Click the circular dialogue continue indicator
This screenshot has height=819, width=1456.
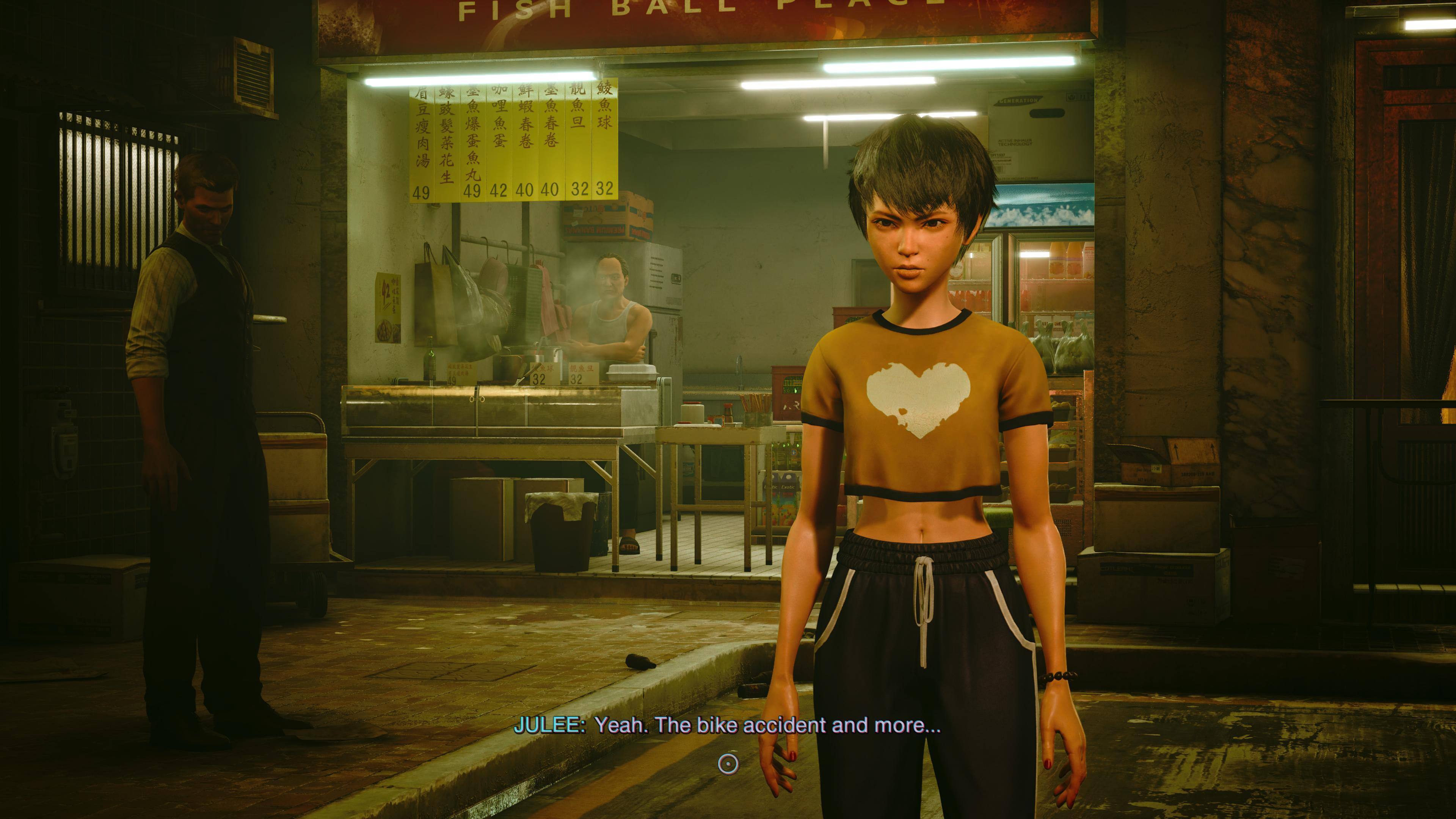[728, 764]
